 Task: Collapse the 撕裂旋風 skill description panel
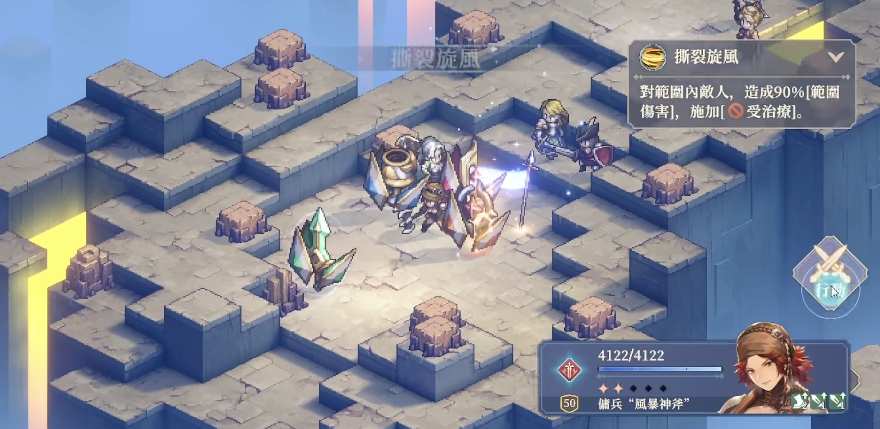click(835, 57)
